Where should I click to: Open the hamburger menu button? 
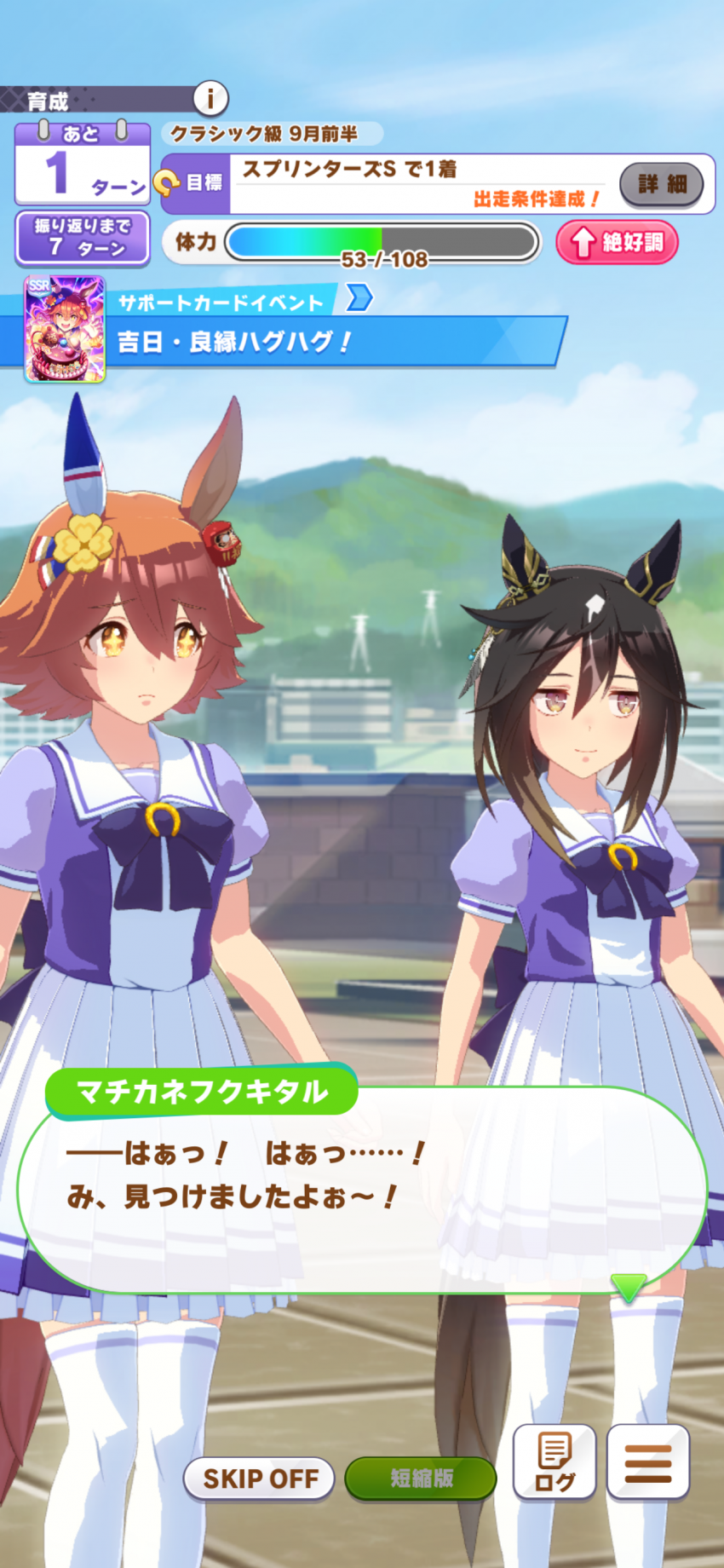tap(647, 1461)
